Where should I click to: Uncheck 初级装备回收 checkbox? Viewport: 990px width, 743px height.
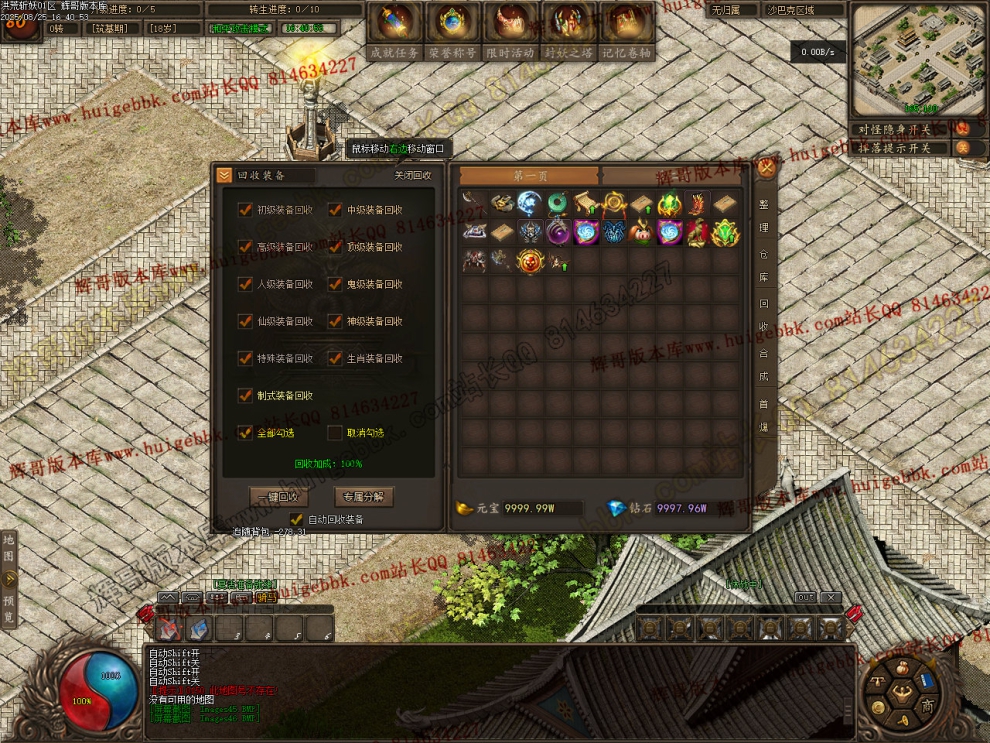[x=245, y=210]
